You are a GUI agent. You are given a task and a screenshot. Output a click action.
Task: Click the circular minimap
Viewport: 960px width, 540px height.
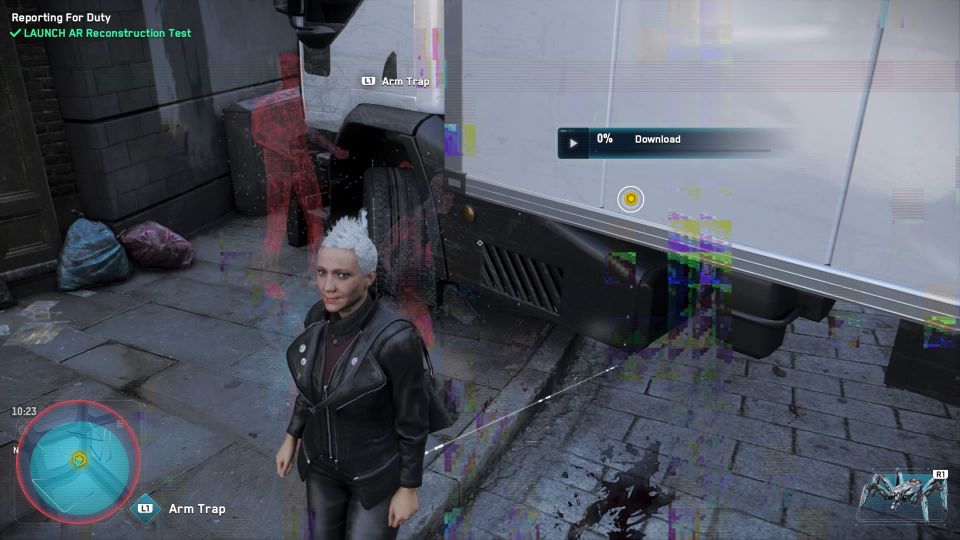[x=78, y=460]
